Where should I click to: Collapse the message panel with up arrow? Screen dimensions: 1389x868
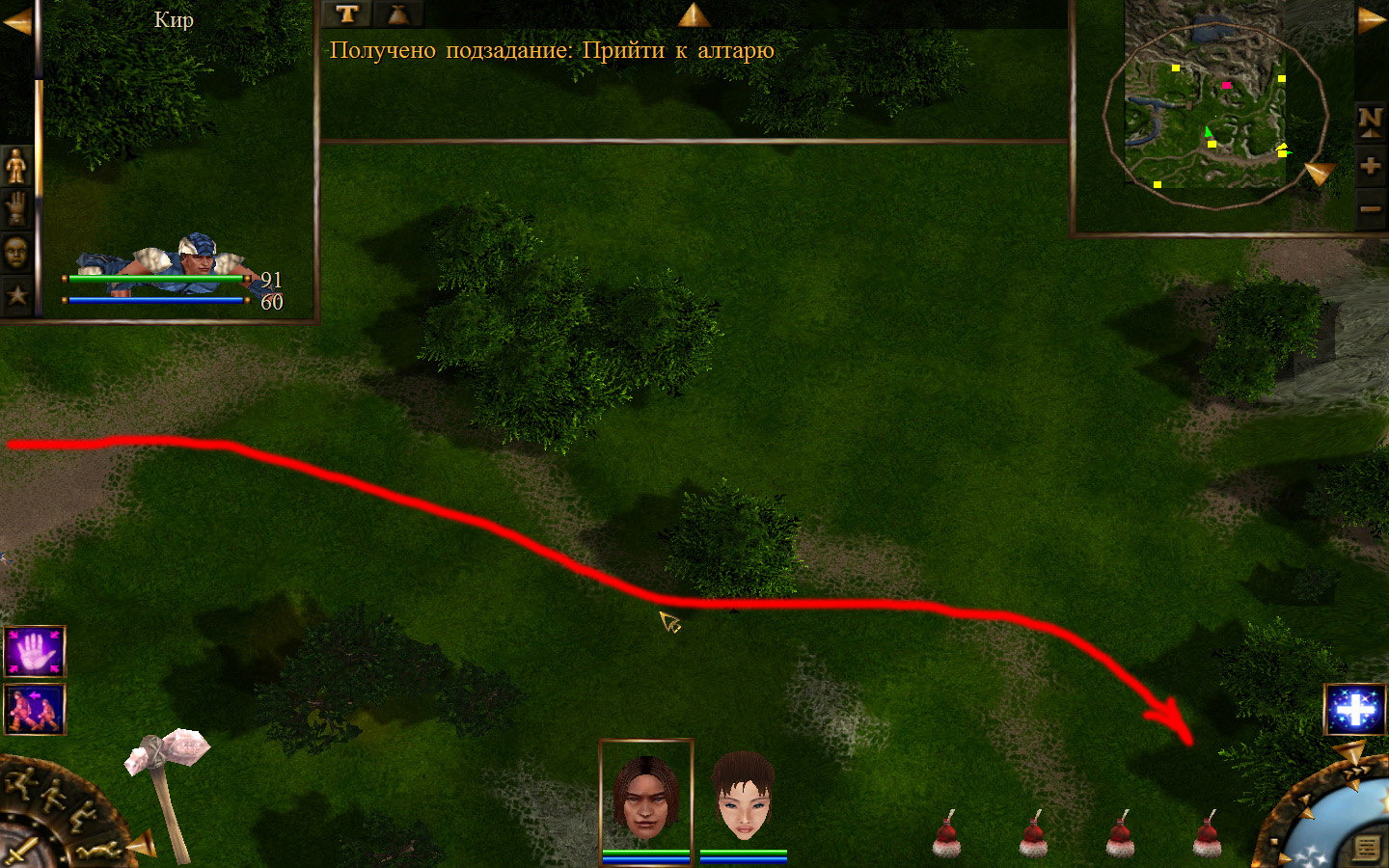[694, 14]
